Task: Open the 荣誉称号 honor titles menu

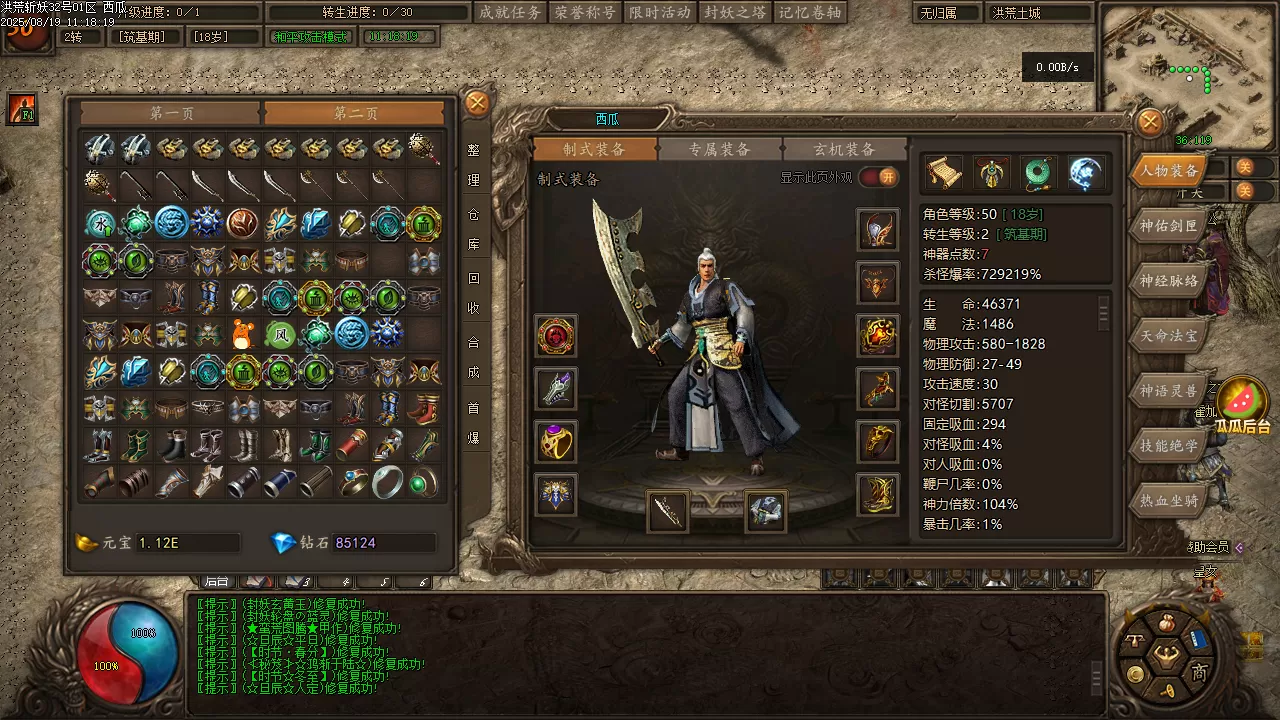Action: 584,12
